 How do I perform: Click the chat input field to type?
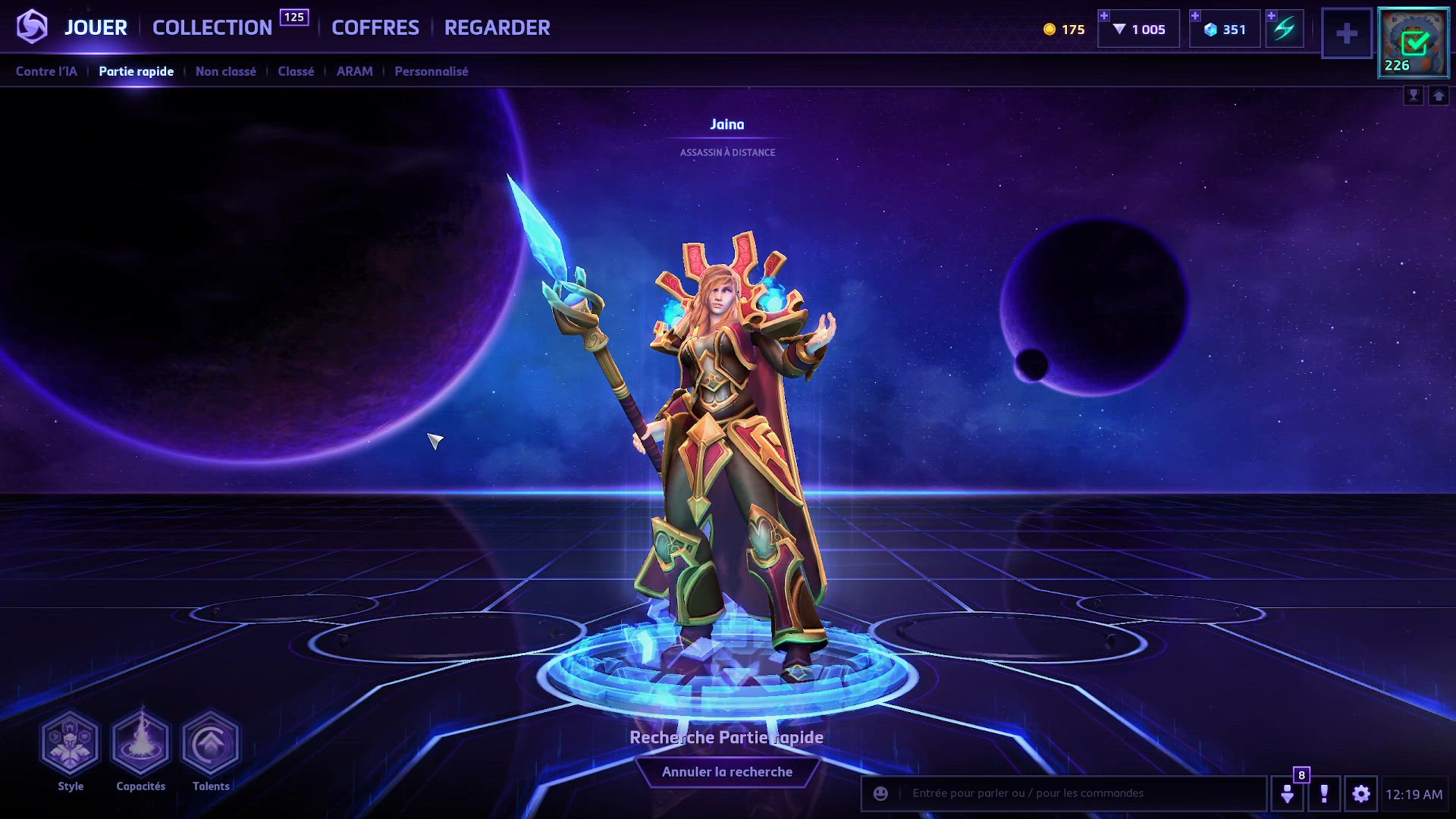(x=1062, y=794)
